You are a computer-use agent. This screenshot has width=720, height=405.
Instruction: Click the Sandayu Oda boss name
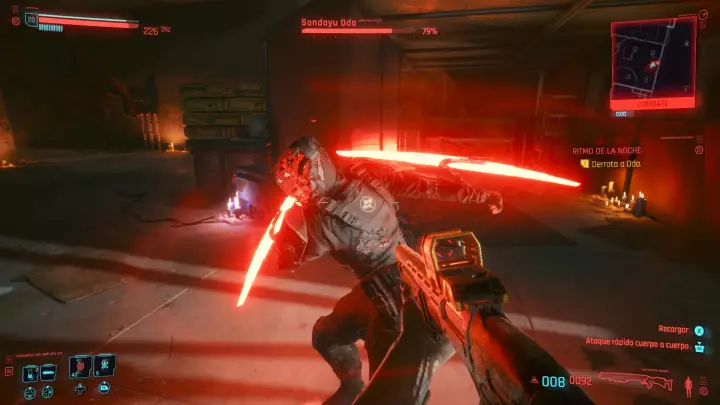coord(328,20)
